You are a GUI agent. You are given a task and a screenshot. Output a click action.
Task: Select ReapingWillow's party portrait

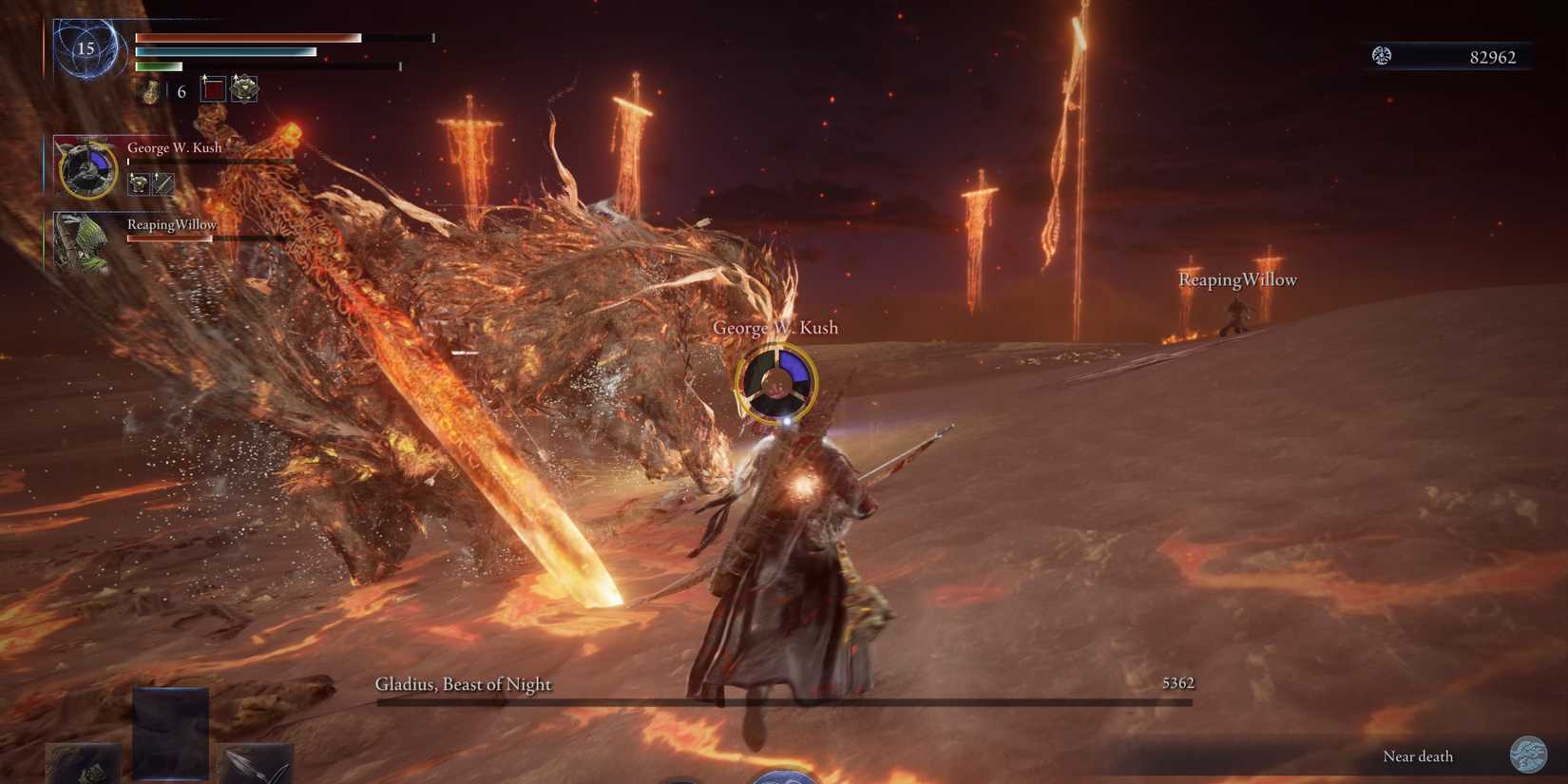82,243
